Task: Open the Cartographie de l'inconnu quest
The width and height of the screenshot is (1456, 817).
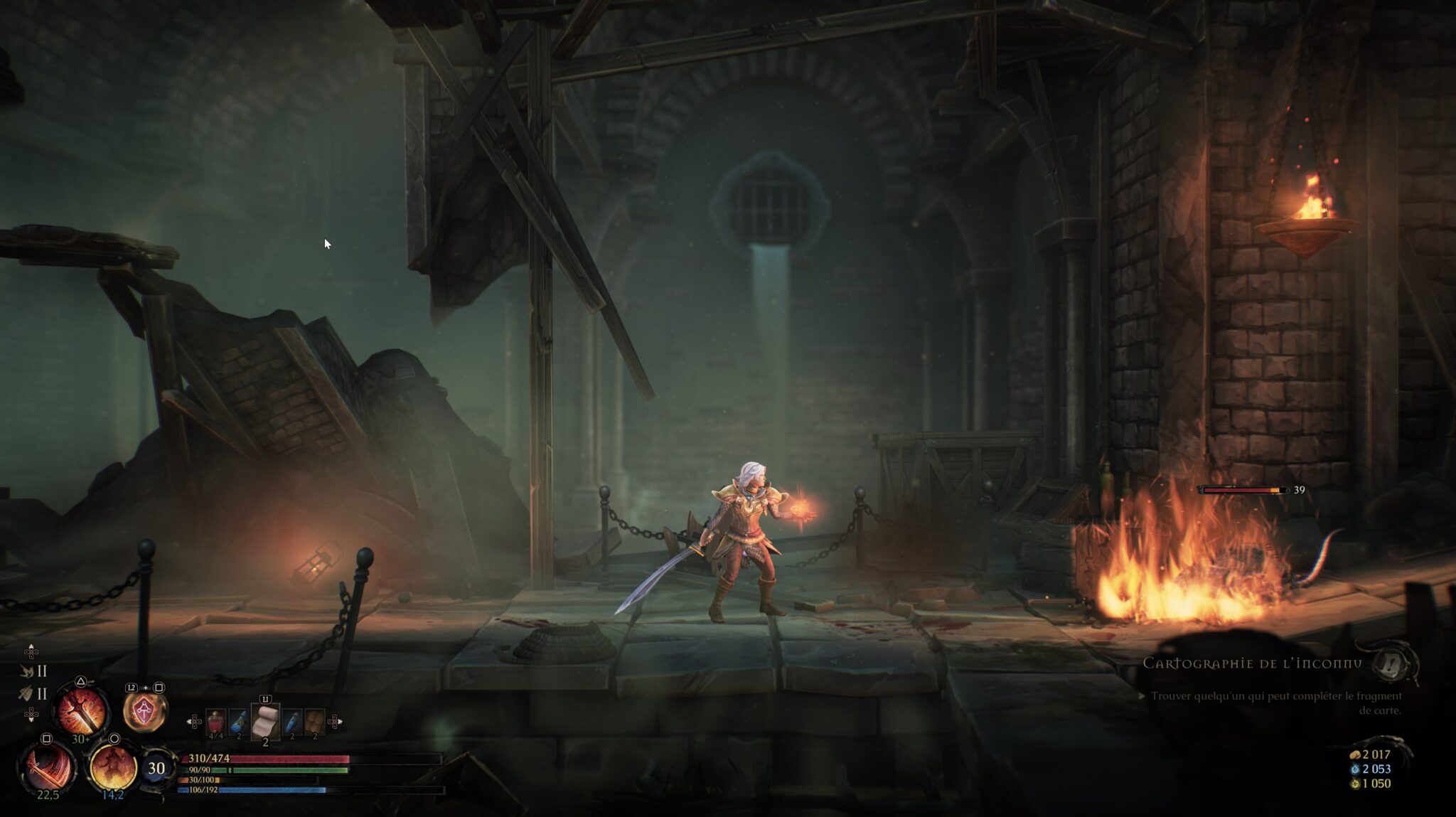Action: [1252, 663]
